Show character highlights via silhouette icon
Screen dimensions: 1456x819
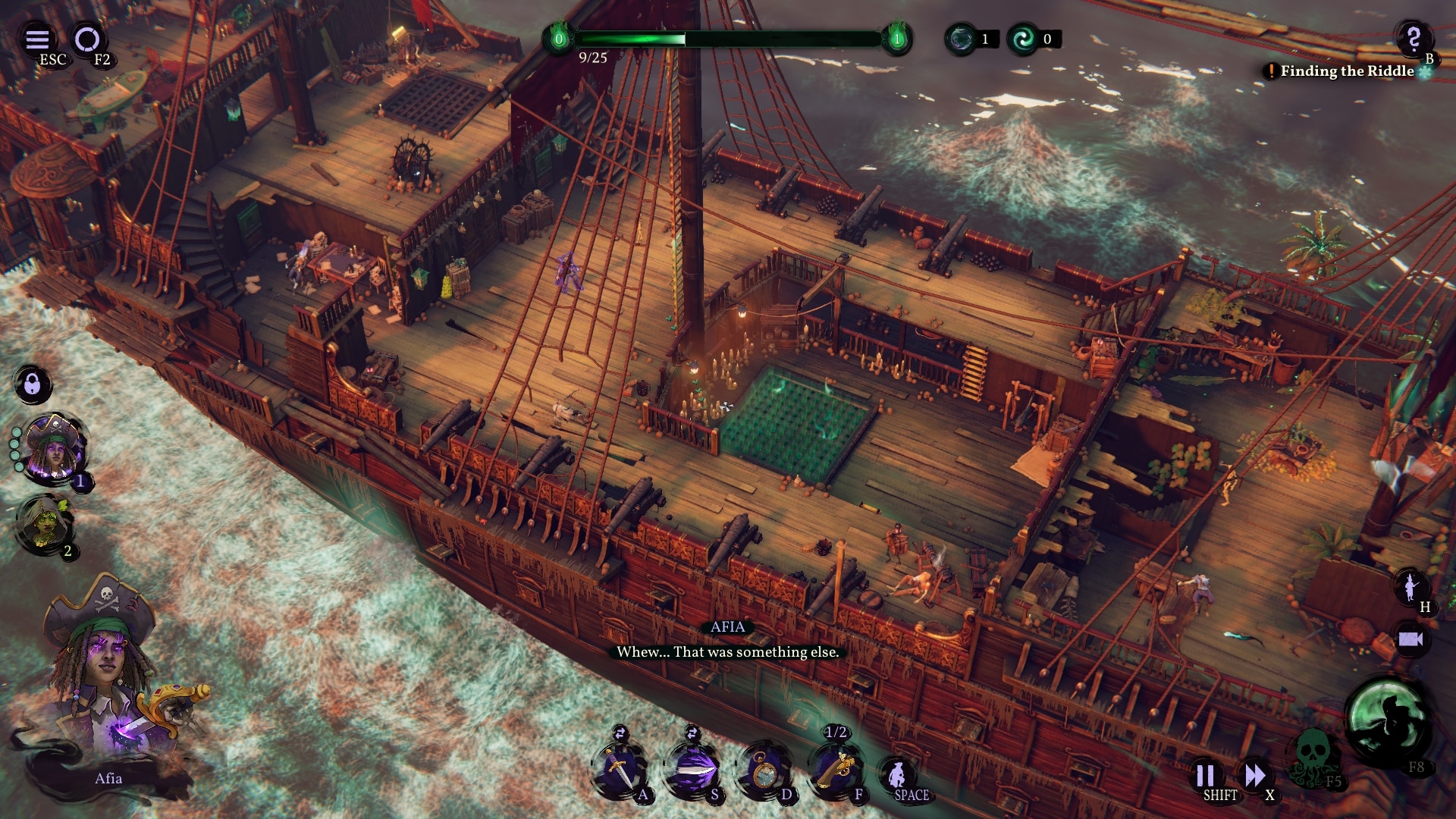click(1413, 585)
